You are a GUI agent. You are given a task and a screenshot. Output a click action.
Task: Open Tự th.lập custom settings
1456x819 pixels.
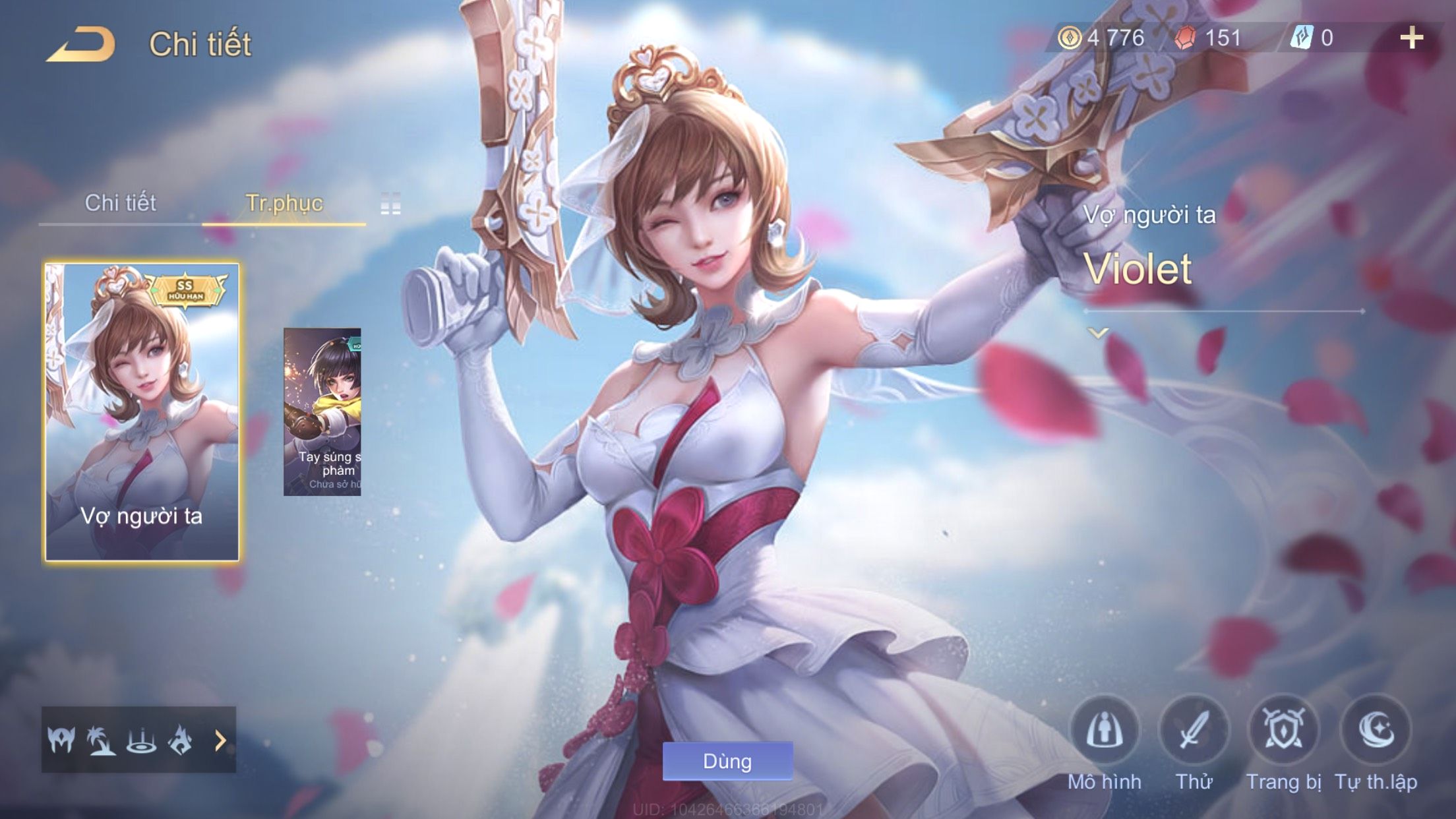[1376, 731]
